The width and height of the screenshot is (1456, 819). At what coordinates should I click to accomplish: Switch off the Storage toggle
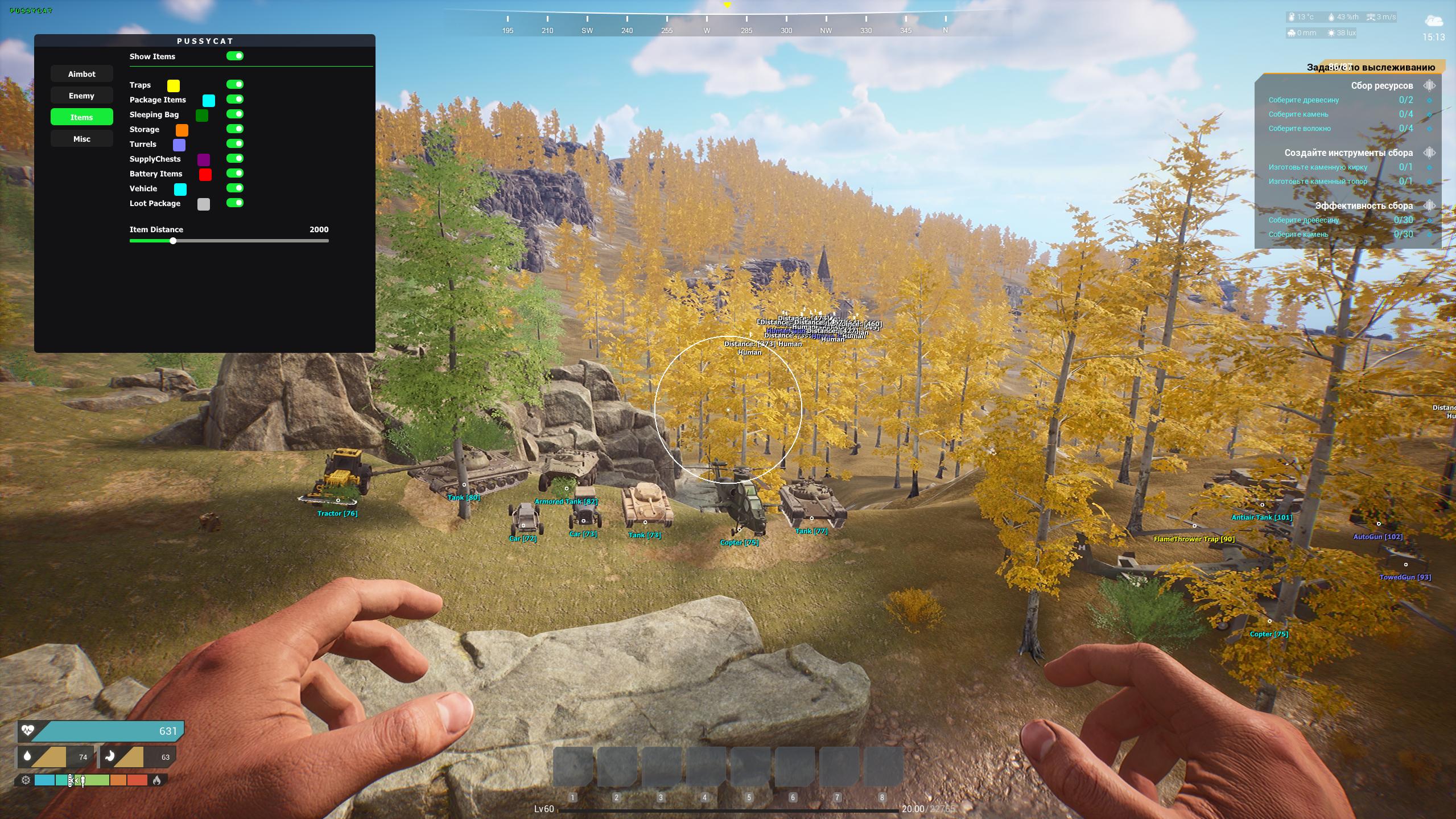(235, 129)
